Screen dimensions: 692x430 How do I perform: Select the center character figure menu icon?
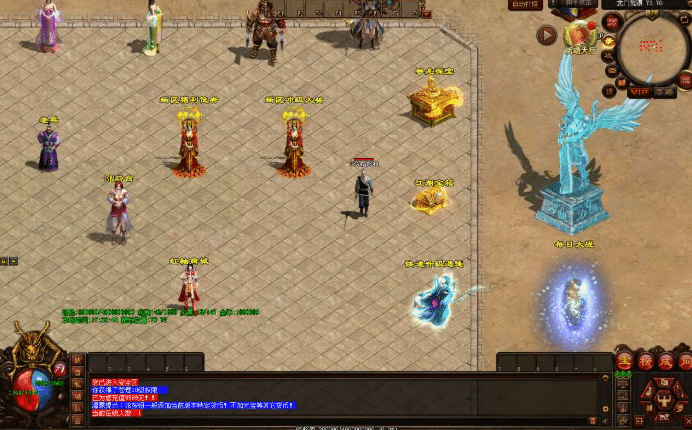[x=661, y=400]
